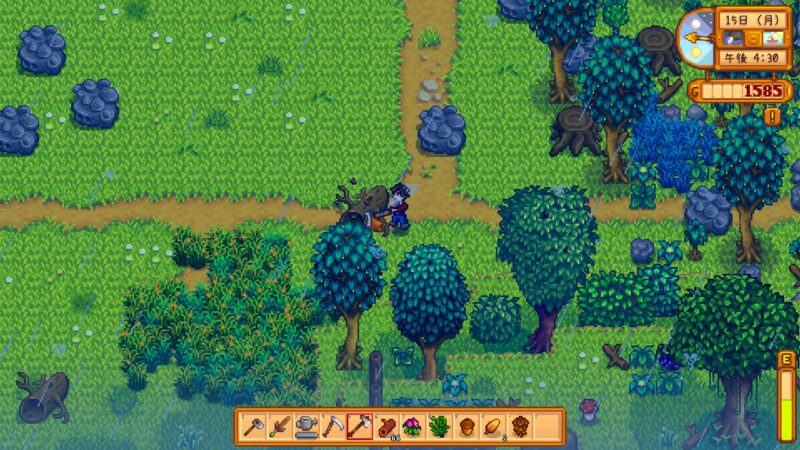The height and width of the screenshot is (450, 800).
Task: Choose the acorn in the hotbar
Action: (x=466, y=427)
